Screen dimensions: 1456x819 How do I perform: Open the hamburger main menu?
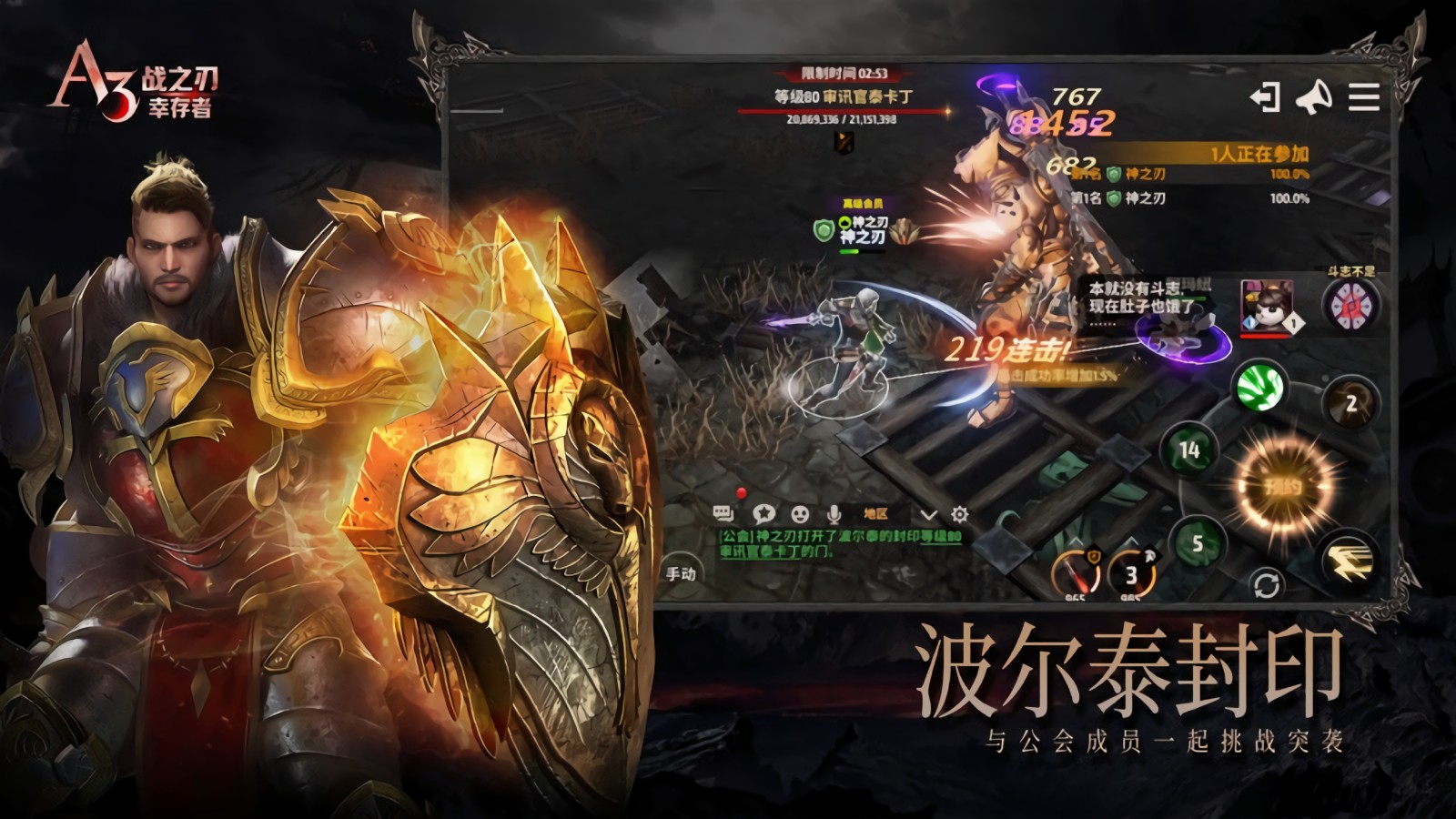[1363, 97]
